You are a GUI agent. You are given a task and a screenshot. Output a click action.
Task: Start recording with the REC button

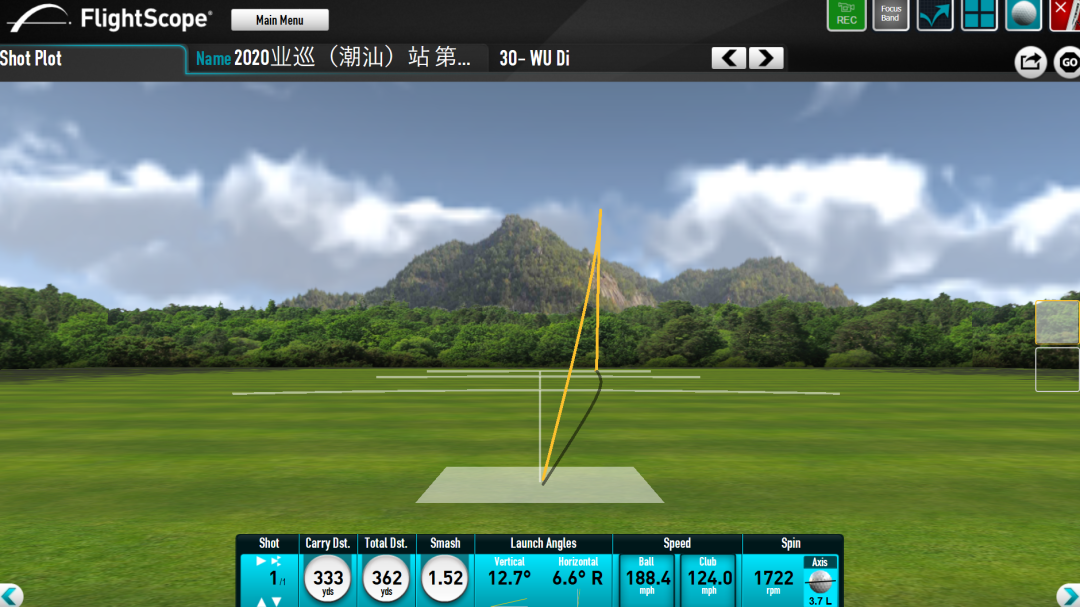click(846, 15)
